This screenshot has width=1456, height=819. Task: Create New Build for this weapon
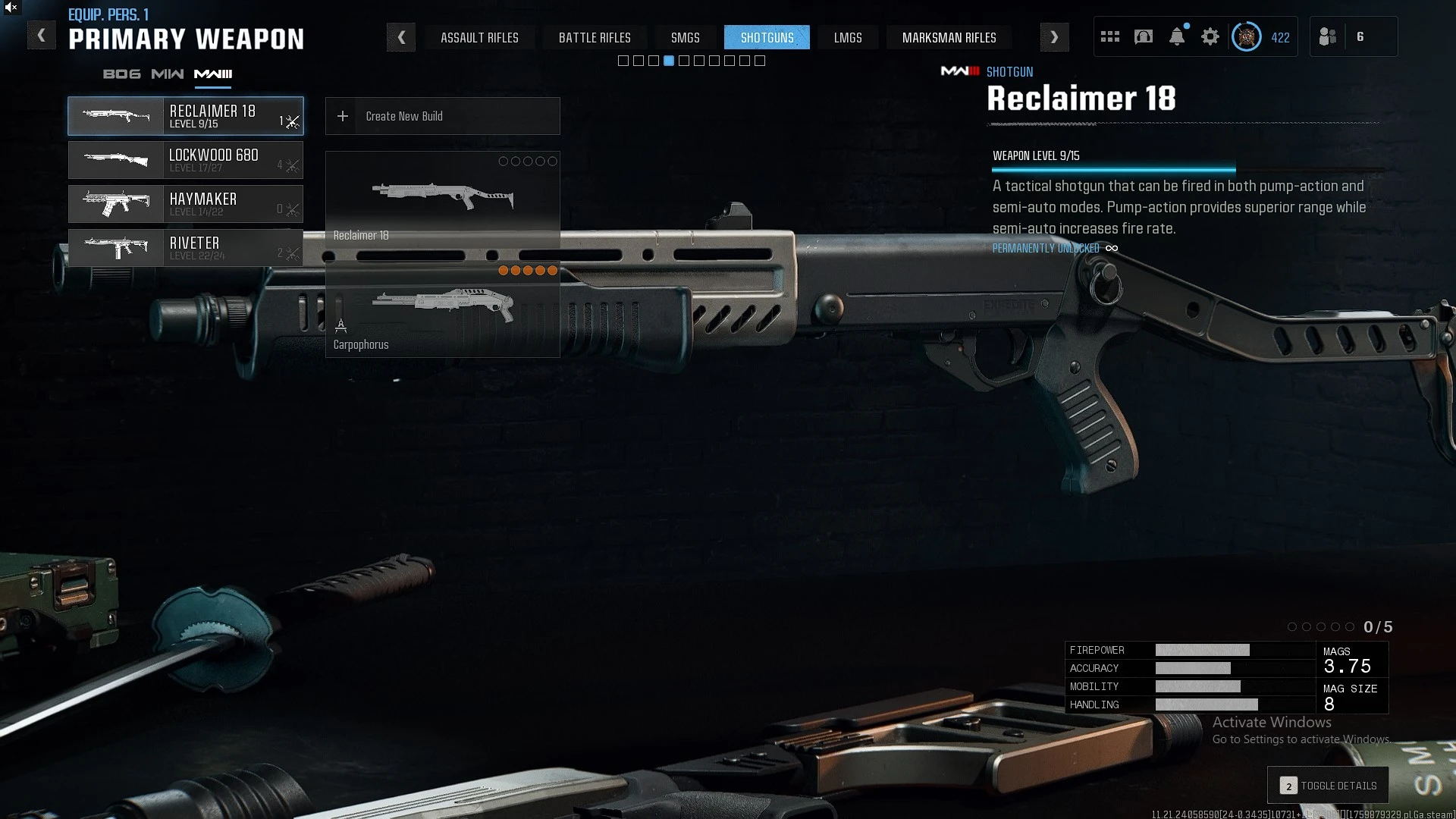442,116
